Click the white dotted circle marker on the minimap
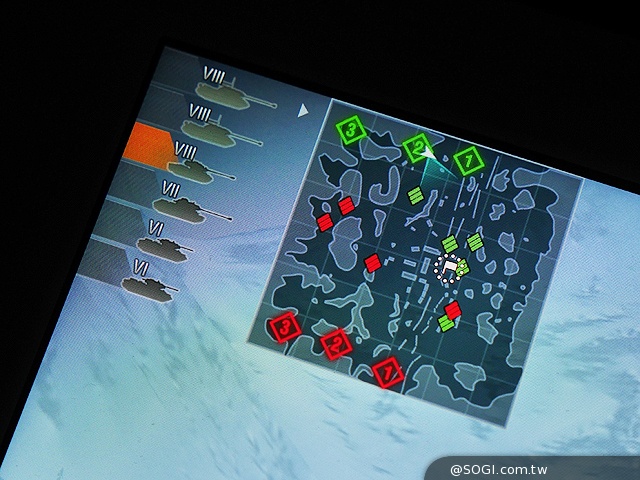Screen dimensions: 640x480 450,267
